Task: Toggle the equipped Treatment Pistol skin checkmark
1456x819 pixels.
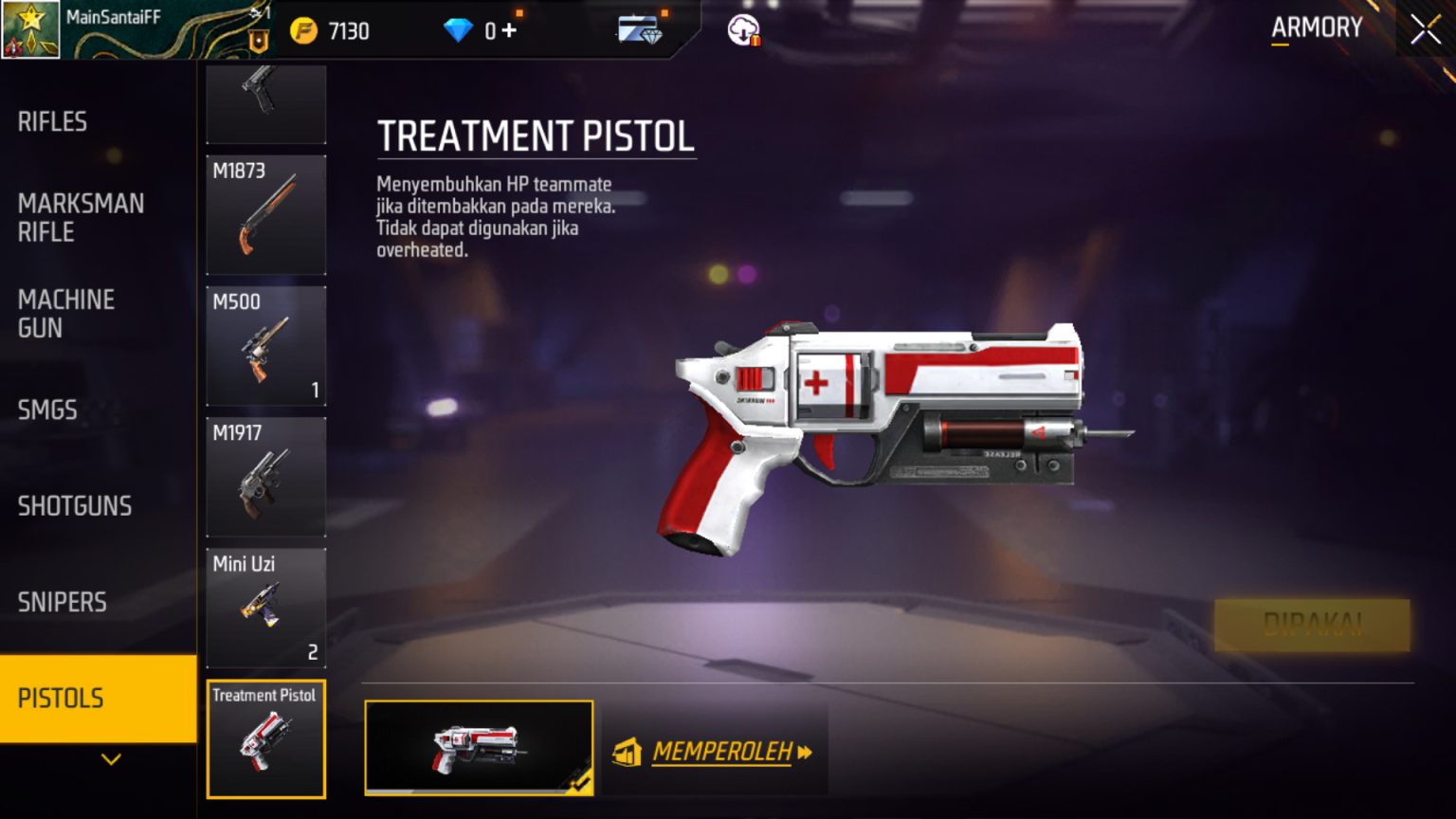Action: click(x=578, y=784)
